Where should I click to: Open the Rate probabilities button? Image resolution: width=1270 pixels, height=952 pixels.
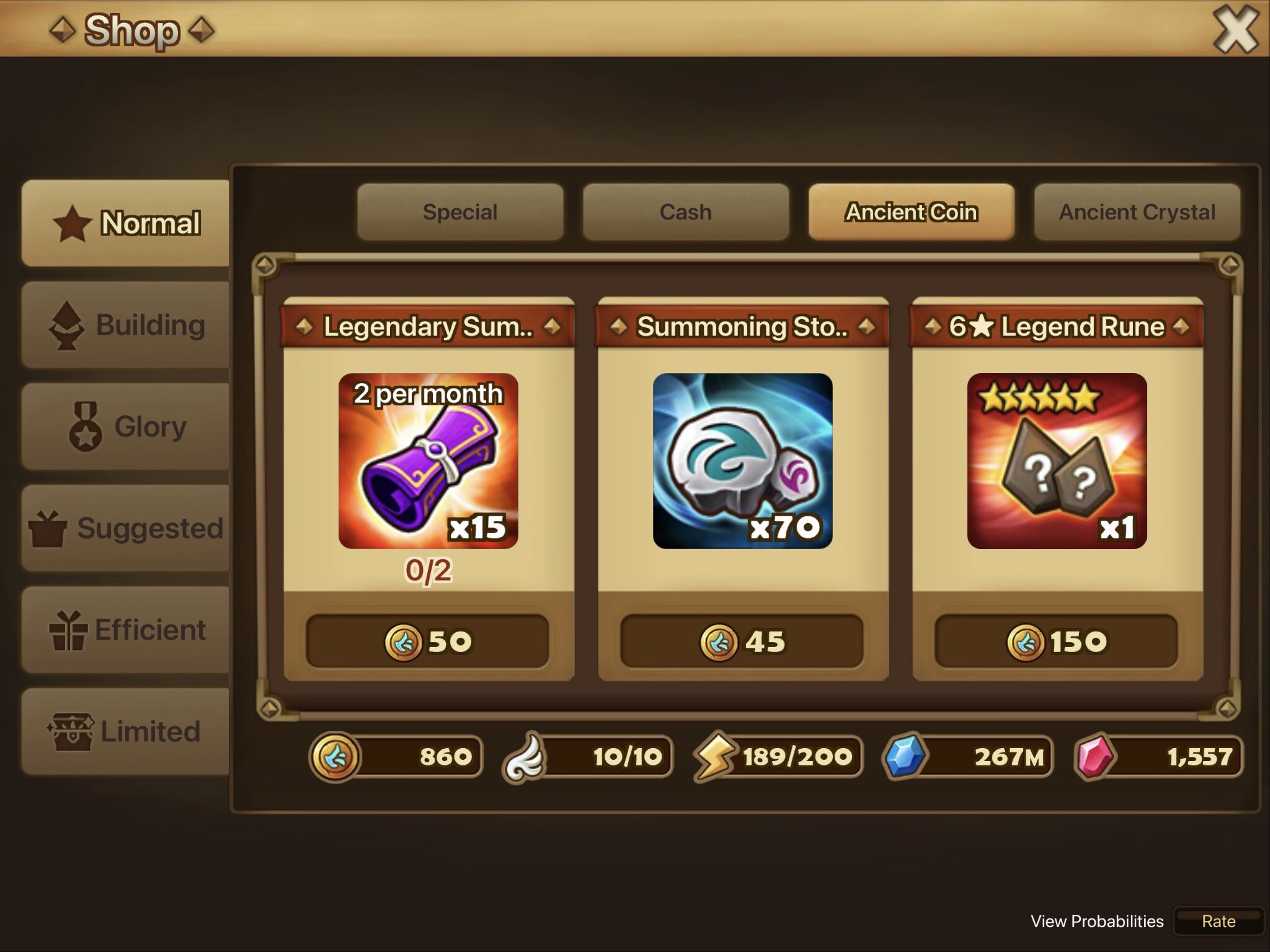click(1219, 922)
